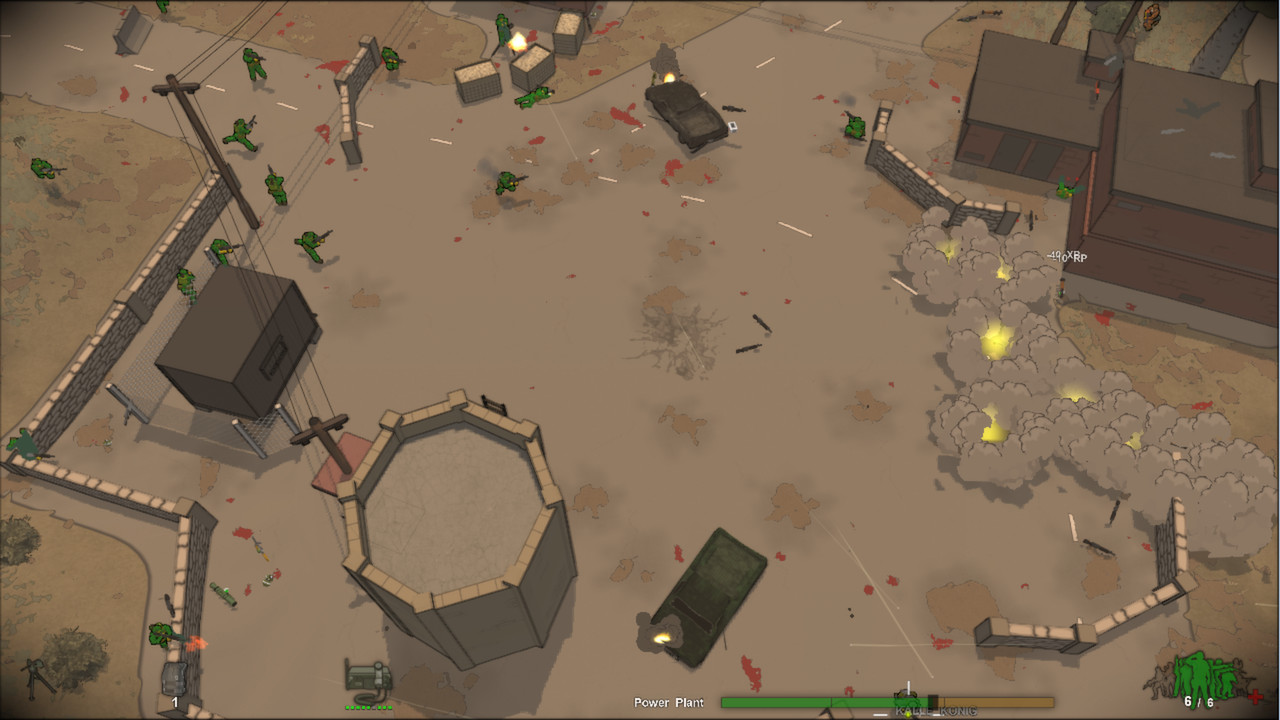1280x720 pixels.
Task: Click the red cross icon at bottom right
Action: click(x=1254, y=696)
